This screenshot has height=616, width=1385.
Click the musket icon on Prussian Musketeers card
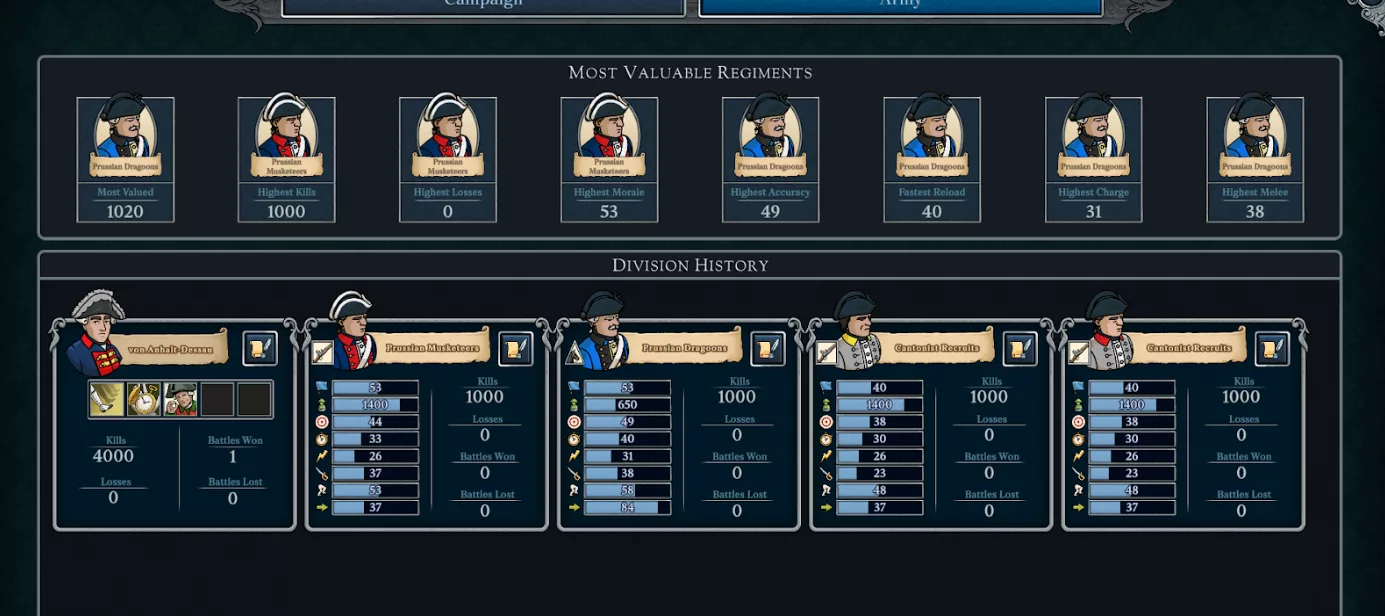[x=322, y=352]
